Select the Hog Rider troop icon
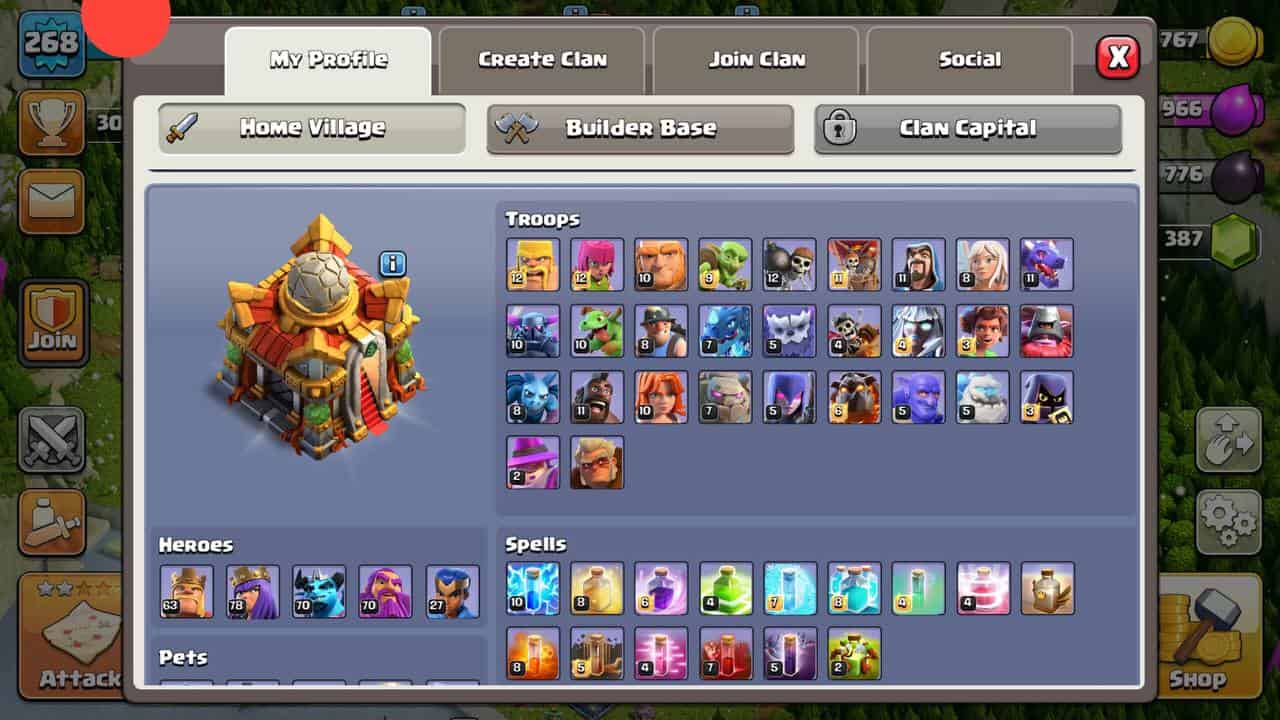This screenshot has height=720, width=1280. (x=597, y=397)
